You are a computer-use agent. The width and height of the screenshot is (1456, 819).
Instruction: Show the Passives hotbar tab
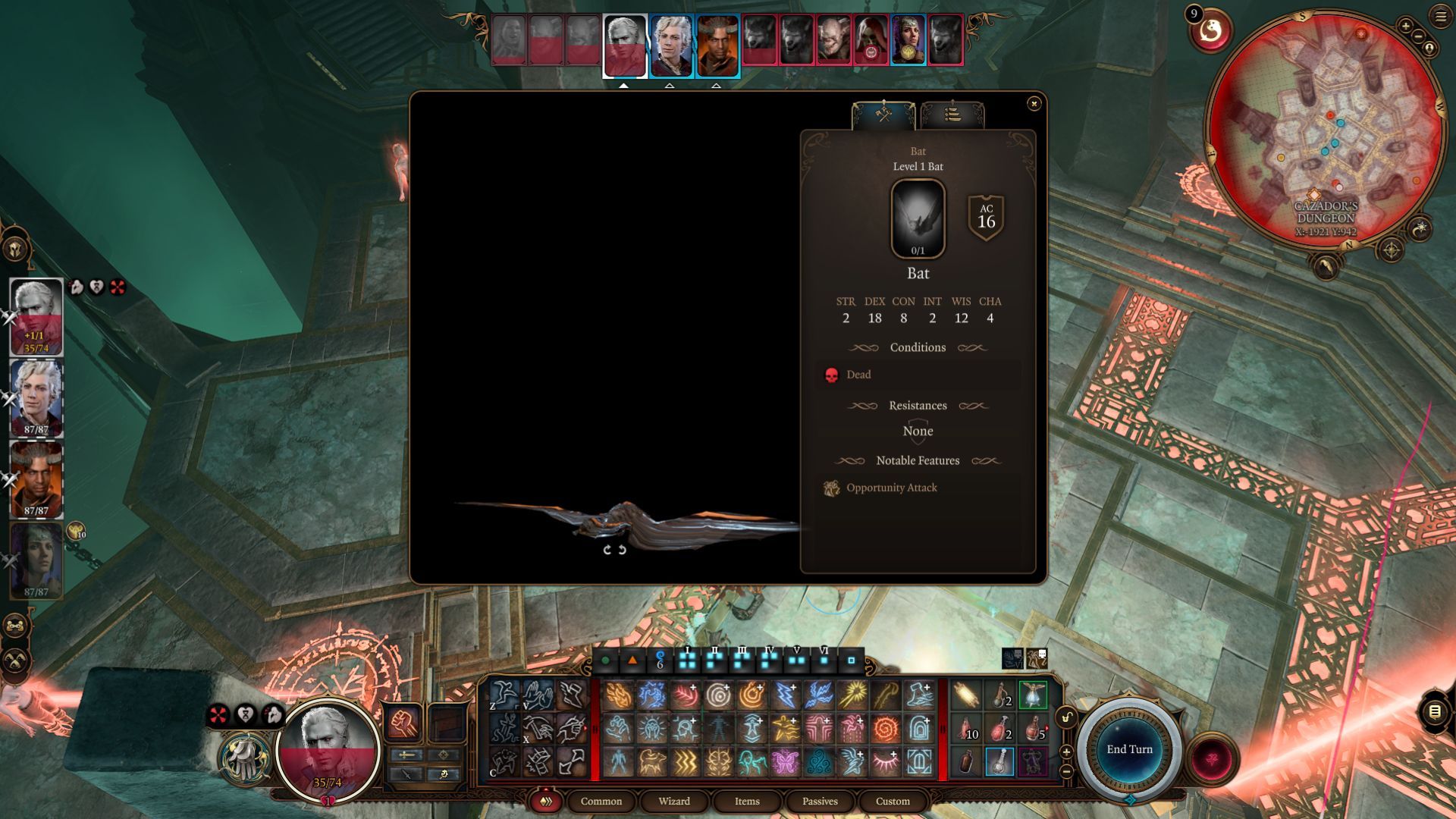(x=820, y=801)
